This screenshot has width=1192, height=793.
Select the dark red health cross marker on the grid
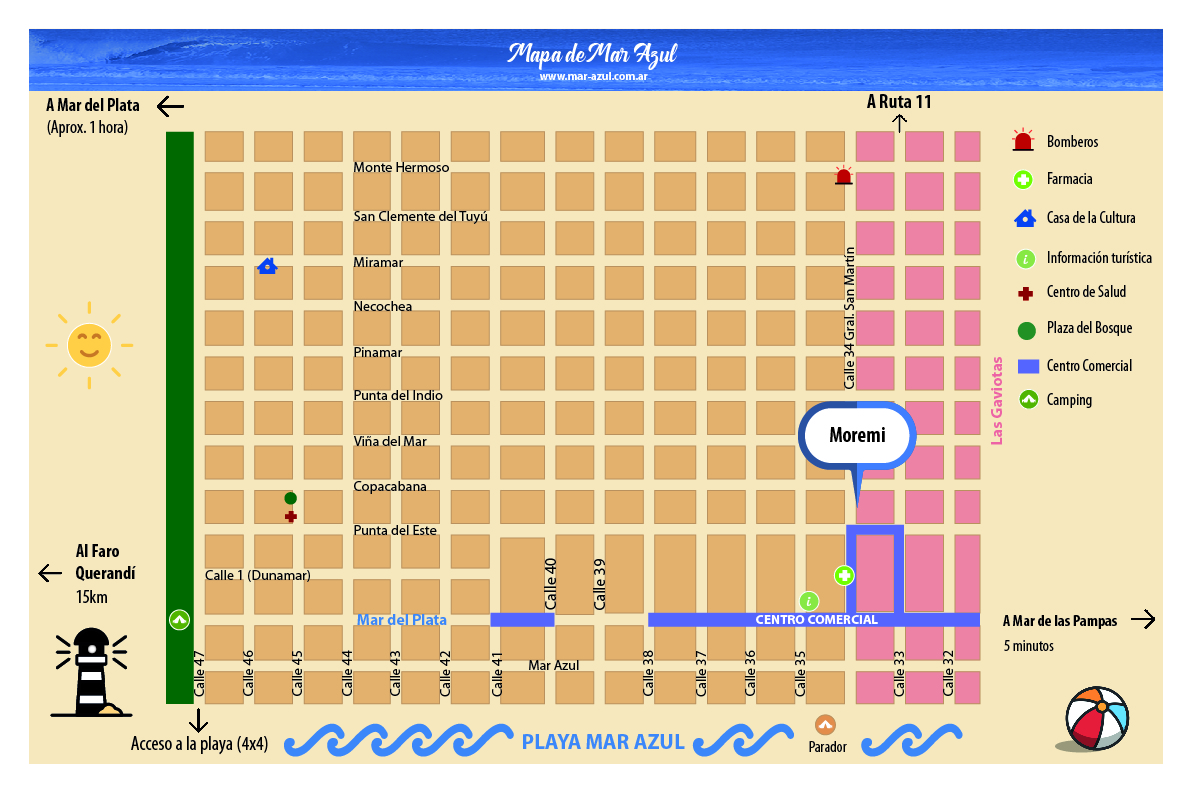pos(291,517)
